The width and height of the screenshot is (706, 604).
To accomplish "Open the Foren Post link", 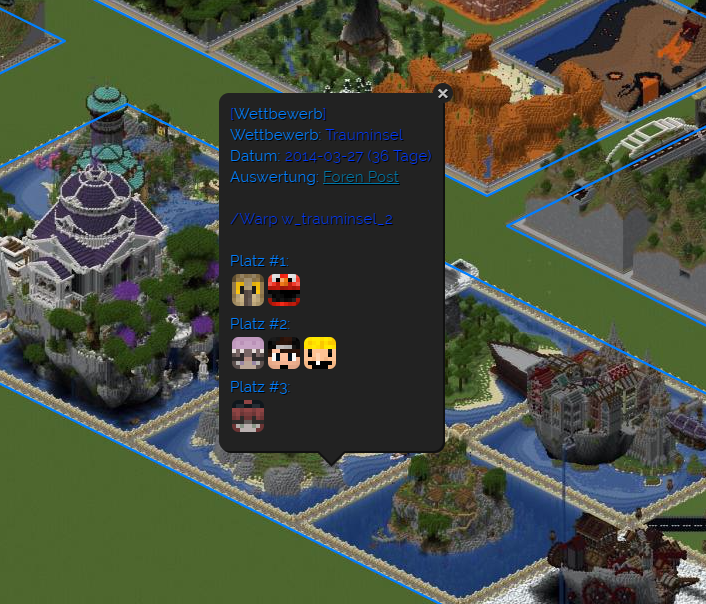I will click(x=360, y=177).
